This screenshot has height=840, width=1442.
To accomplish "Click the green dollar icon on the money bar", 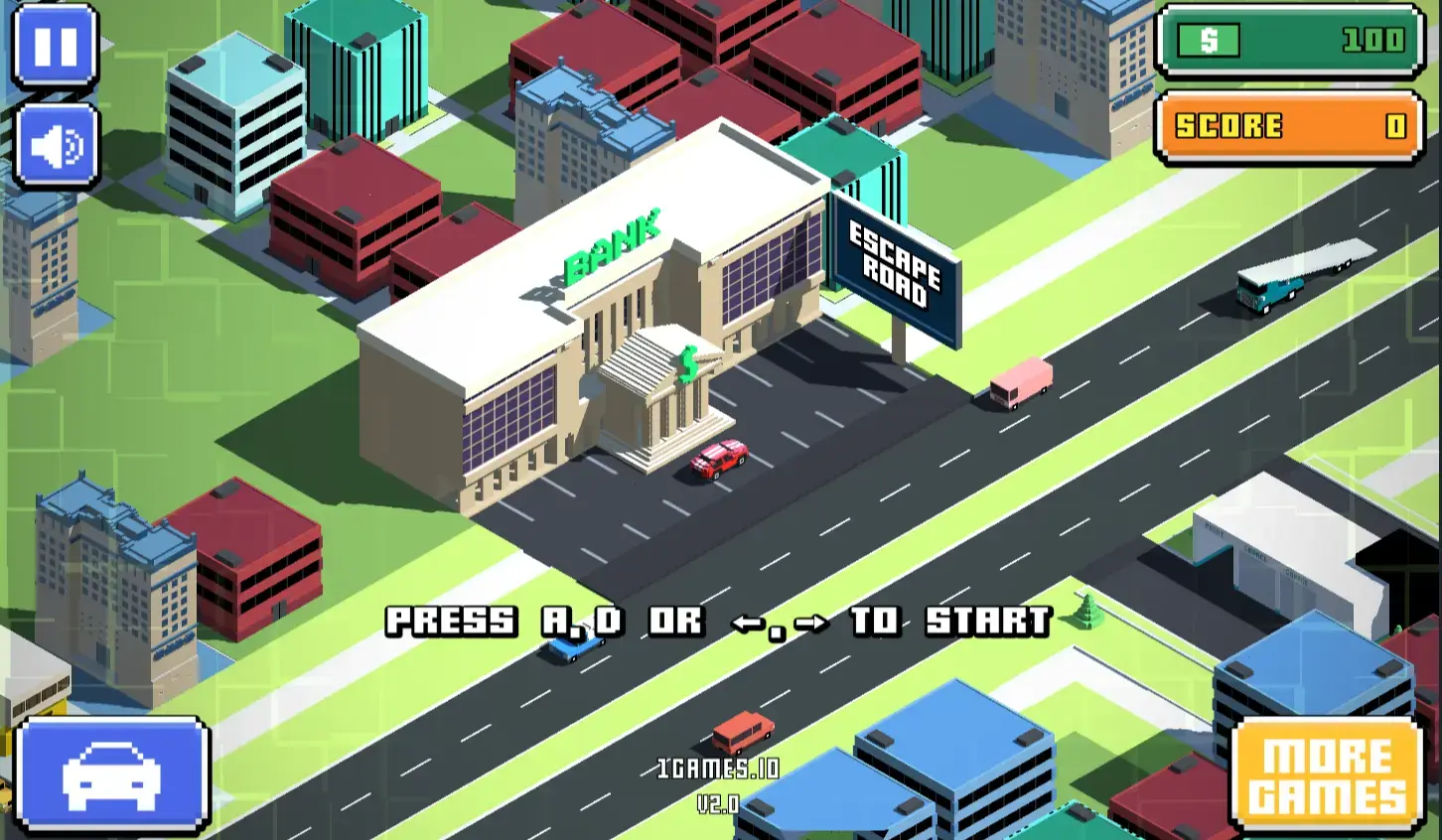I will (1208, 41).
